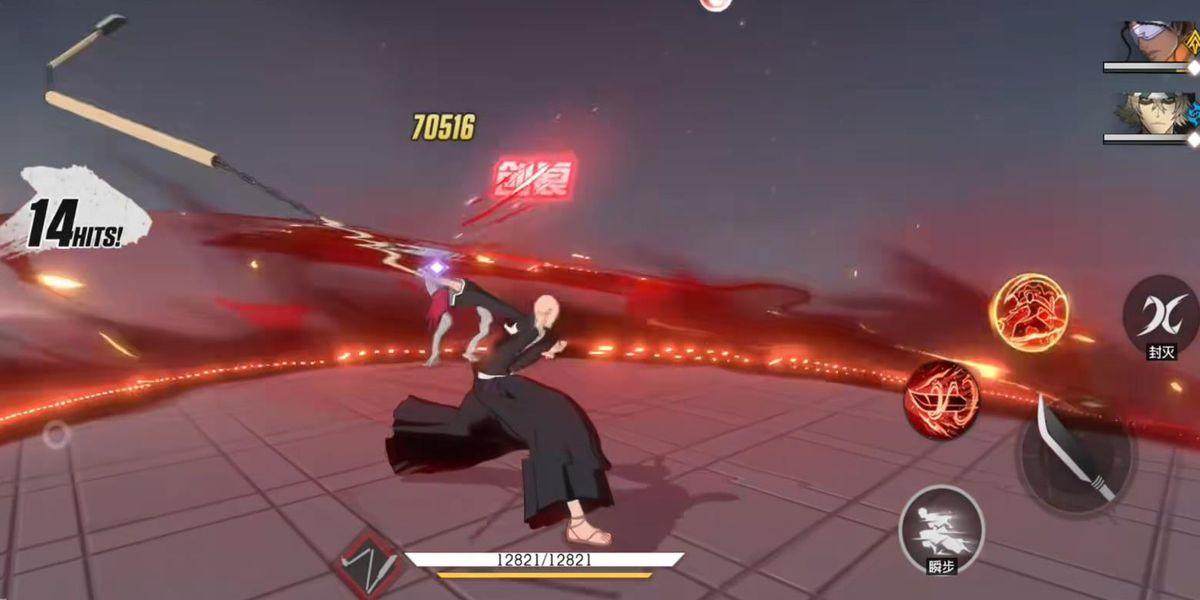The height and width of the screenshot is (600, 1200).
Task: Tap the red diamond weapon emblem
Action: click(x=371, y=565)
